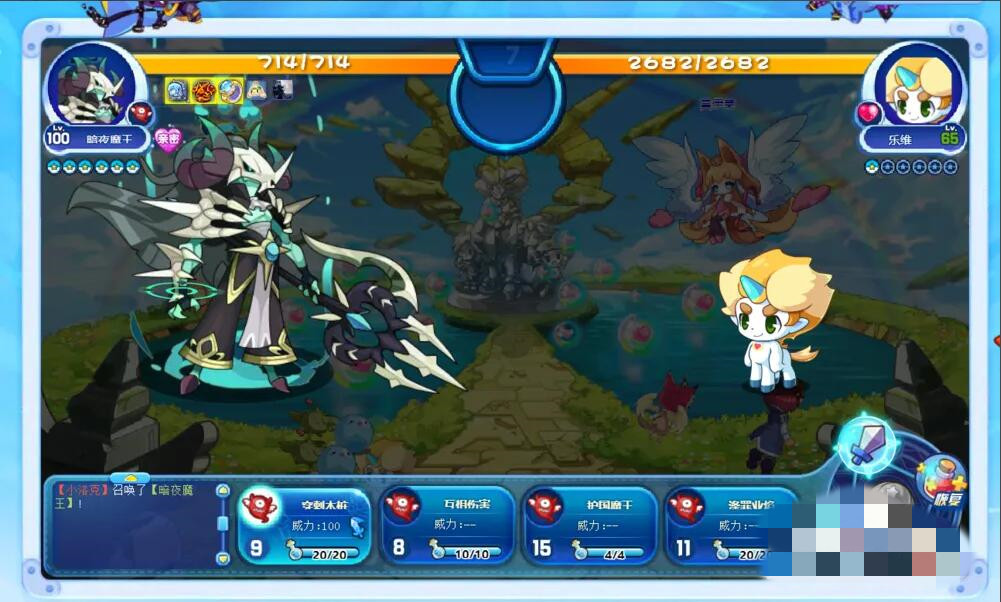The width and height of the screenshot is (1001, 602).
Task: Click my 暗夜魔王 portrait at level 100
Action: [x=90, y=86]
